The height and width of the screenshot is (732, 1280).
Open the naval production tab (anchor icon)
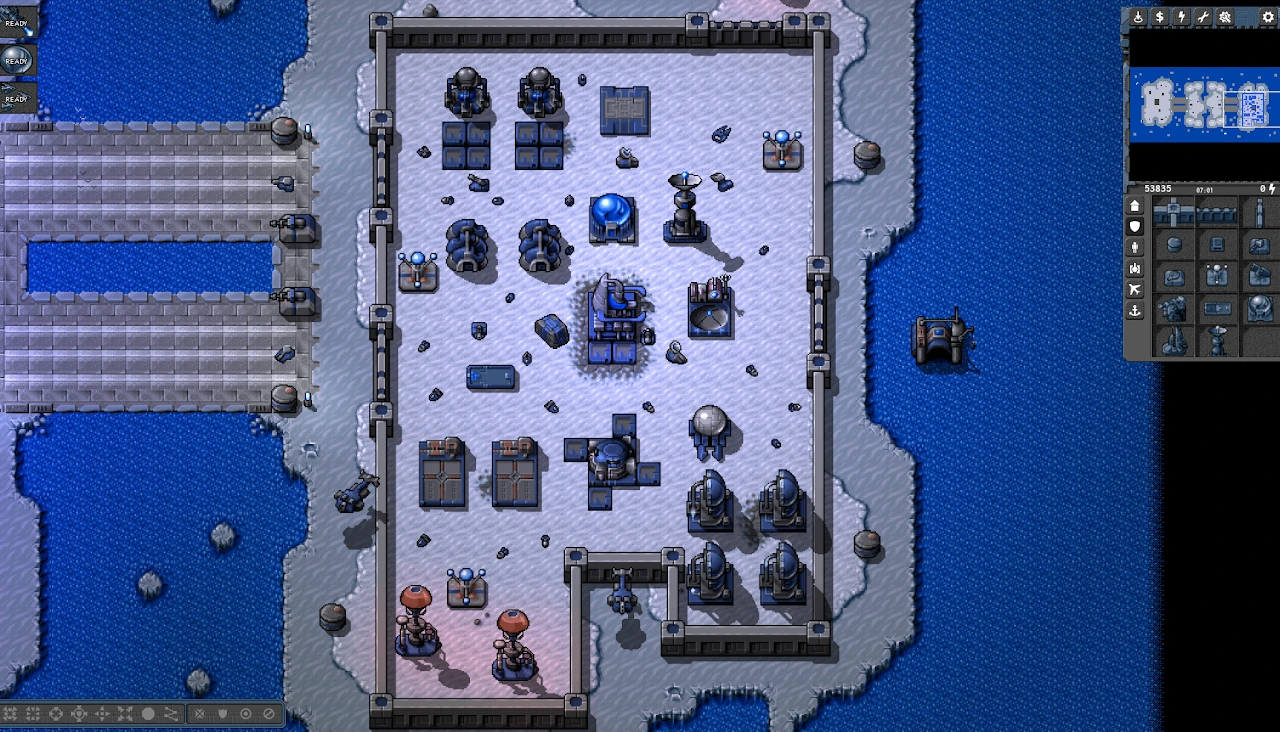(x=1135, y=311)
